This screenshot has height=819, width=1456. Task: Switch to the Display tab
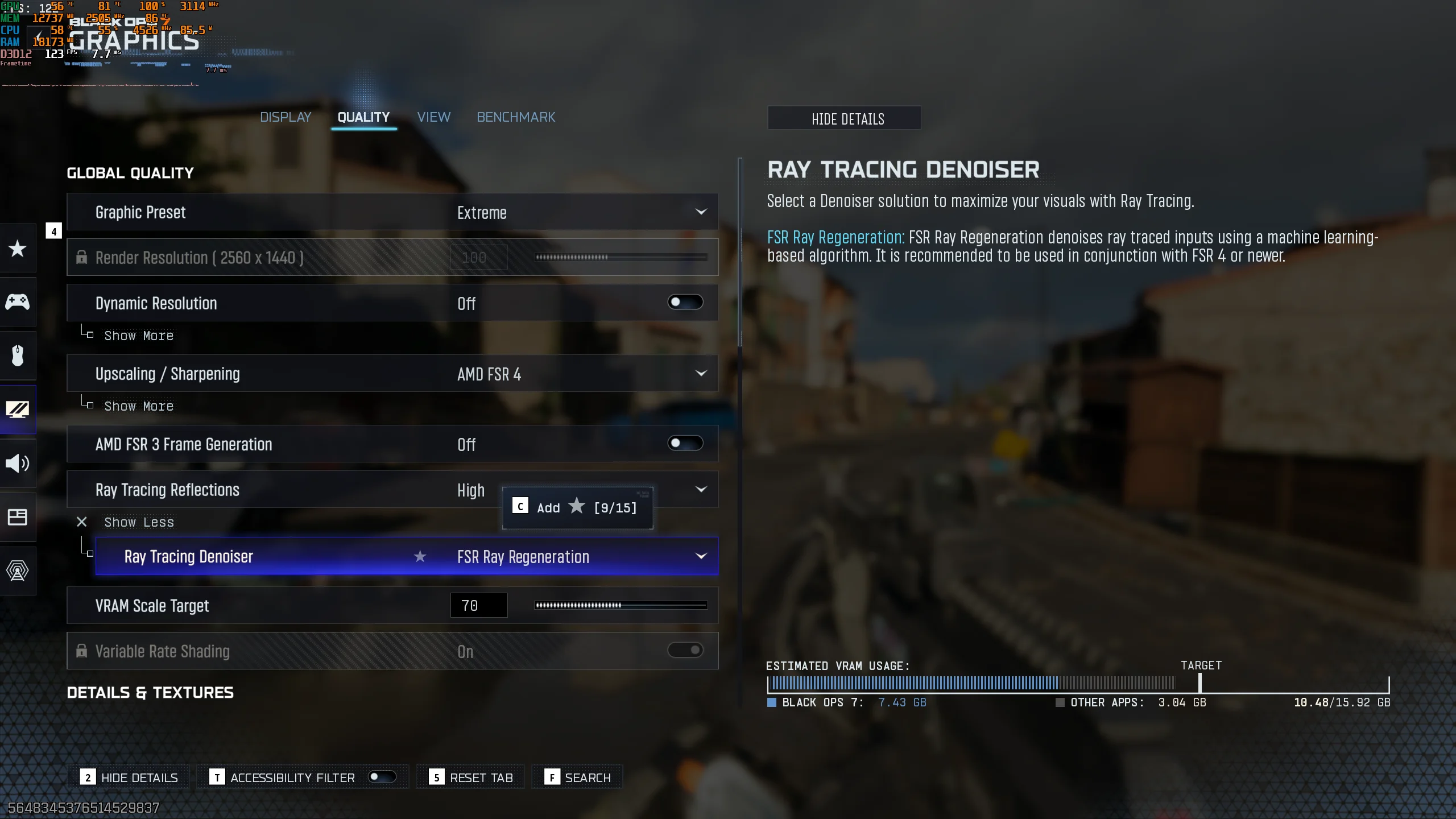pos(285,117)
